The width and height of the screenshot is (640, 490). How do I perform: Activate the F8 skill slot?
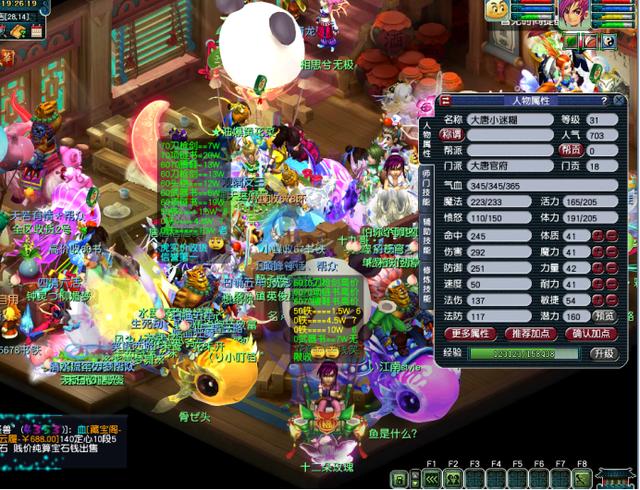click(x=582, y=479)
